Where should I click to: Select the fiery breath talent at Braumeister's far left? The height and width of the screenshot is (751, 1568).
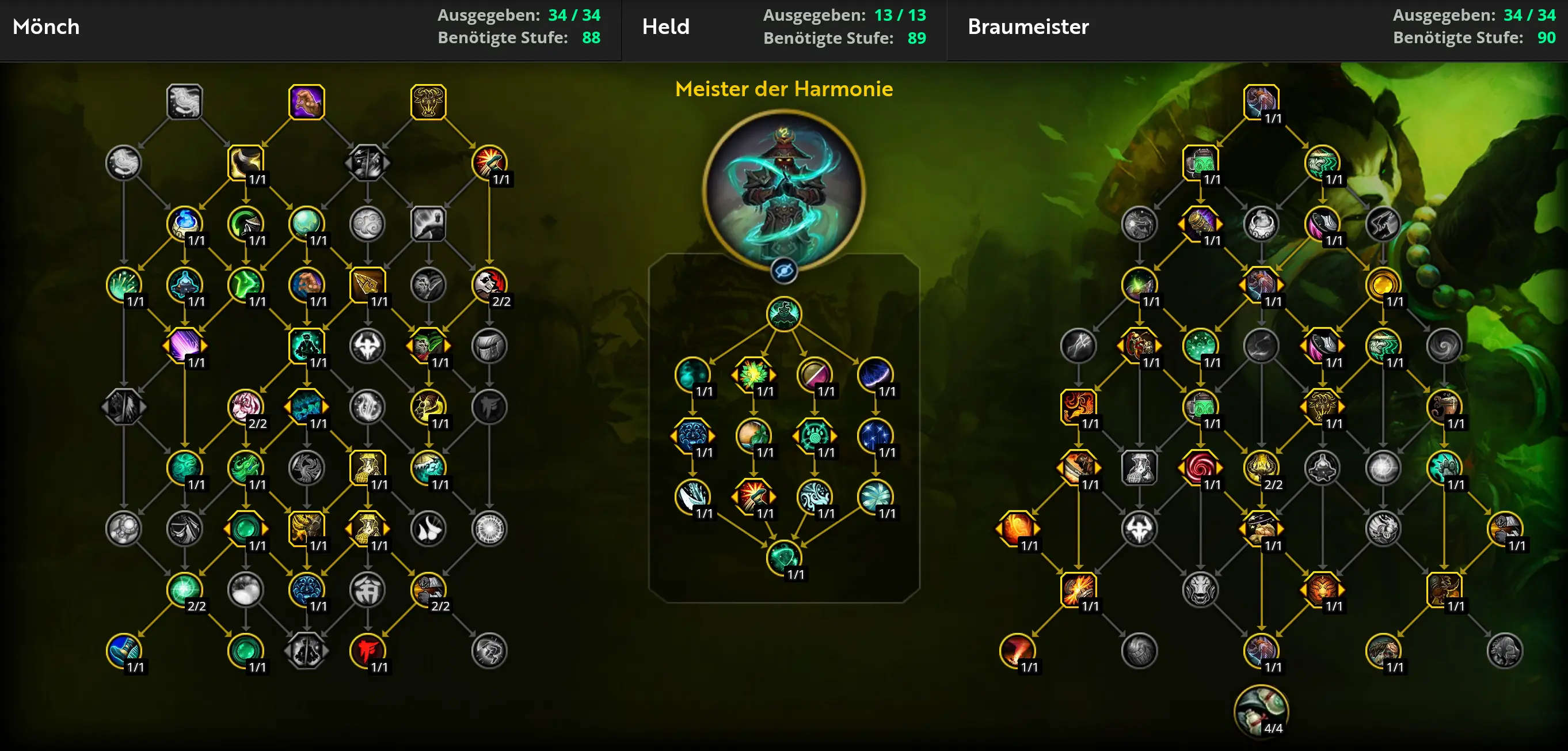point(1017,528)
